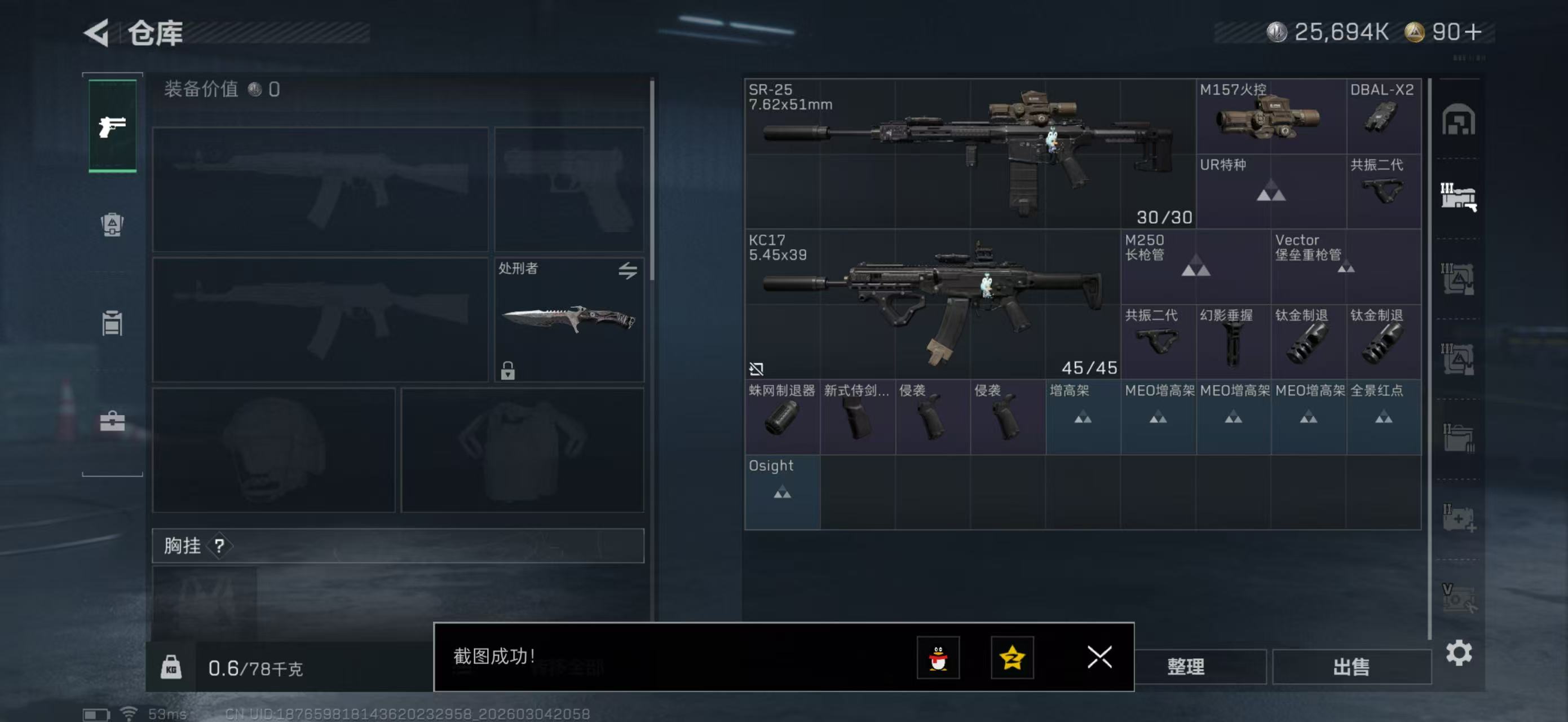
Task: Open the medical briefcase tab
Action: [112, 421]
